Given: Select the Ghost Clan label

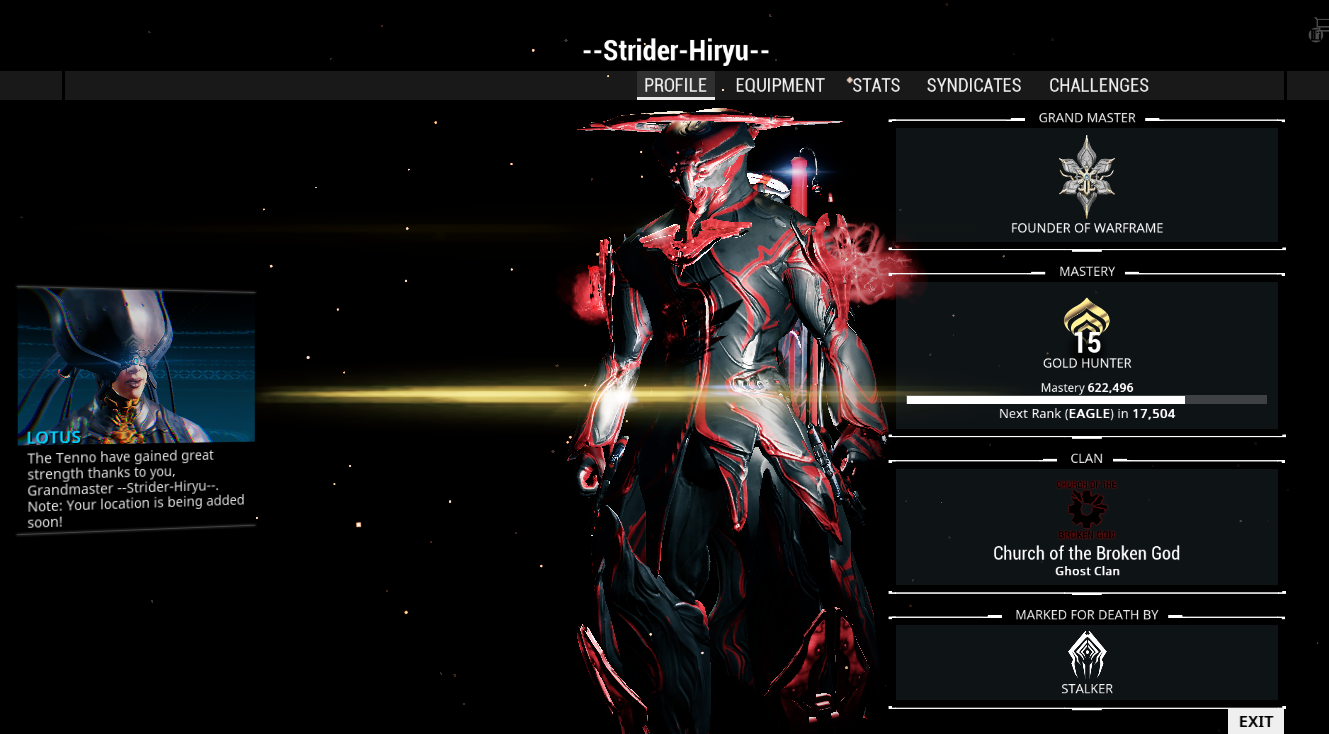Looking at the screenshot, I should click(x=1086, y=570).
